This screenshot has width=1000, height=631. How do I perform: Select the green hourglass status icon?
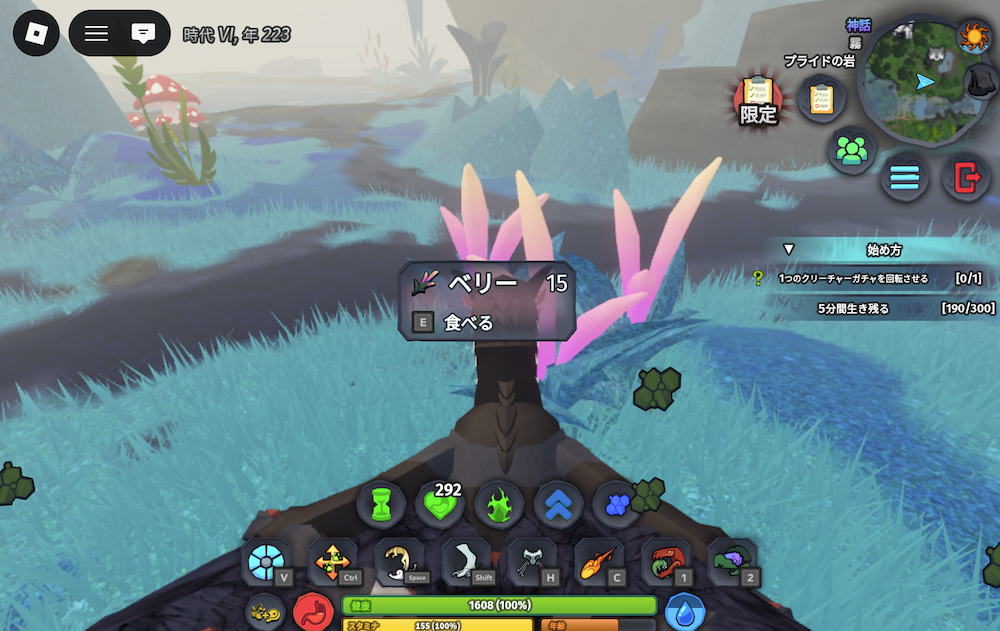(x=381, y=506)
